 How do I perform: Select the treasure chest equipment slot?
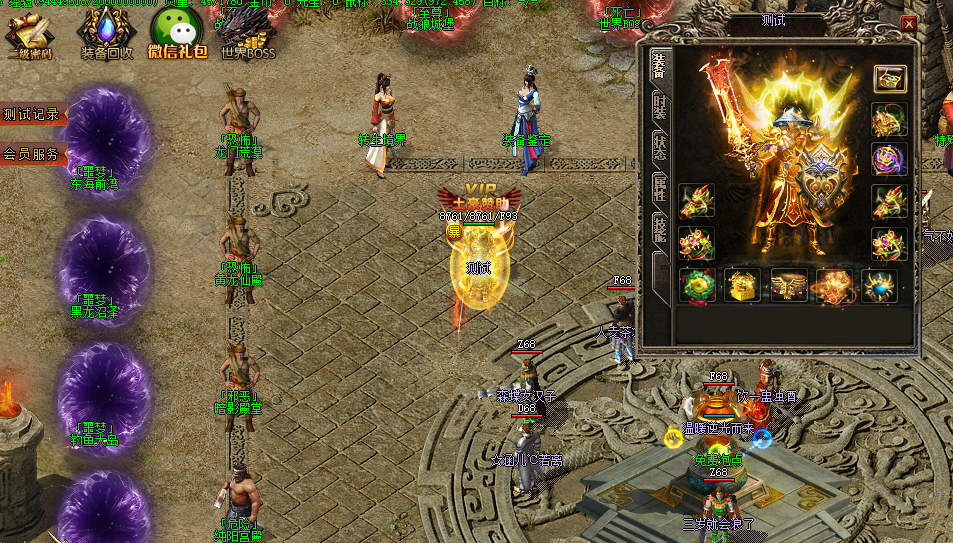pos(889,78)
